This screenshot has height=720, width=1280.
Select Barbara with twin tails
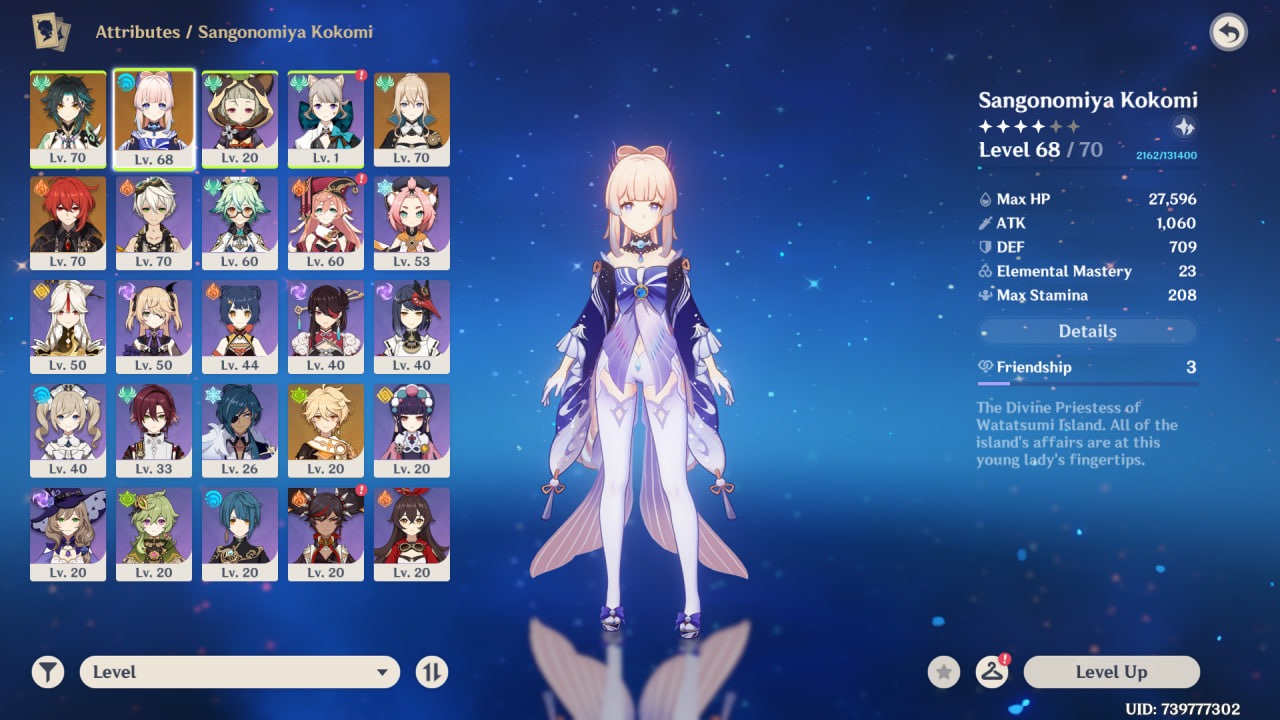pos(68,430)
